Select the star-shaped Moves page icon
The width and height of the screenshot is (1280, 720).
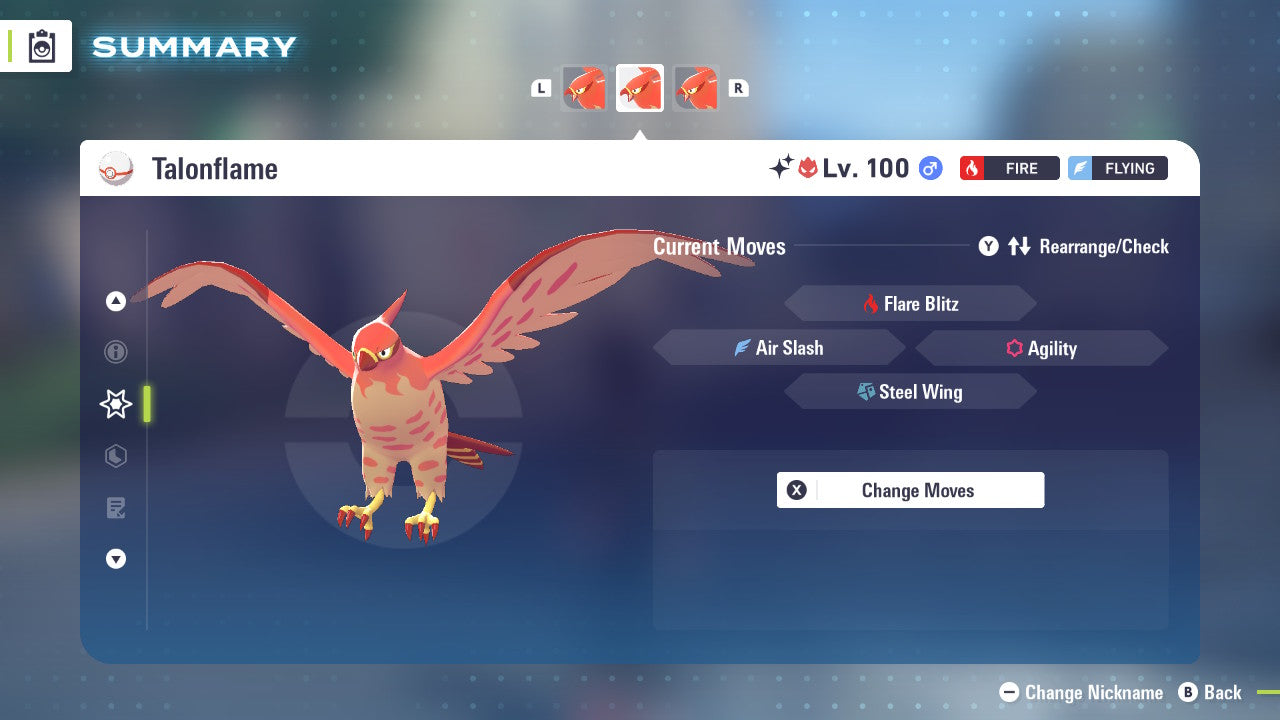coord(115,404)
